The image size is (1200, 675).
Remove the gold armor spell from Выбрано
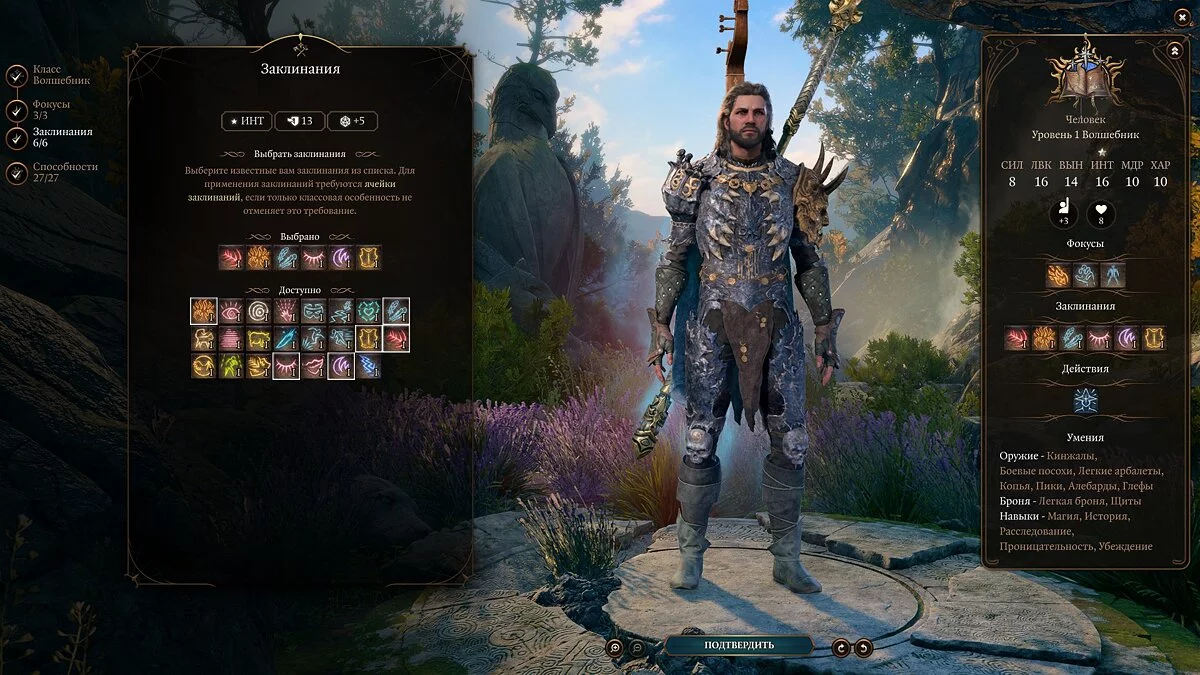tap(368, 258)
